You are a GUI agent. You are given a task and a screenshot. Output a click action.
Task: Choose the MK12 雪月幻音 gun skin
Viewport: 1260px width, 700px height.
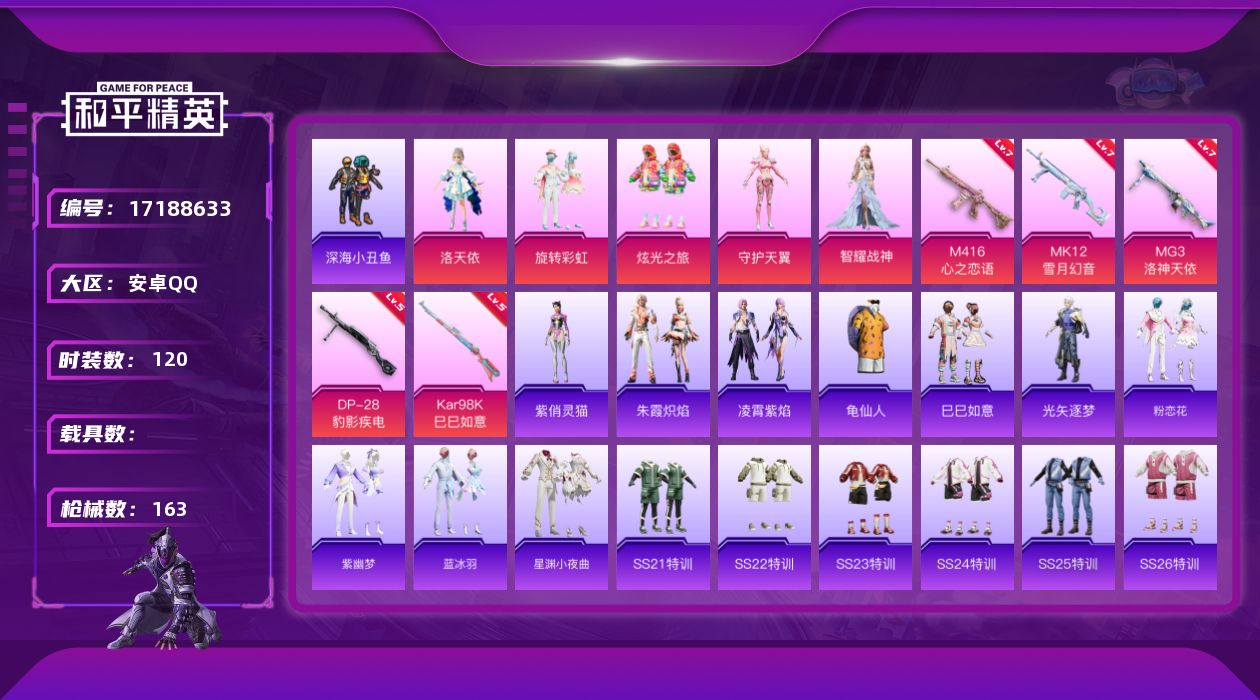(1068, 211)
